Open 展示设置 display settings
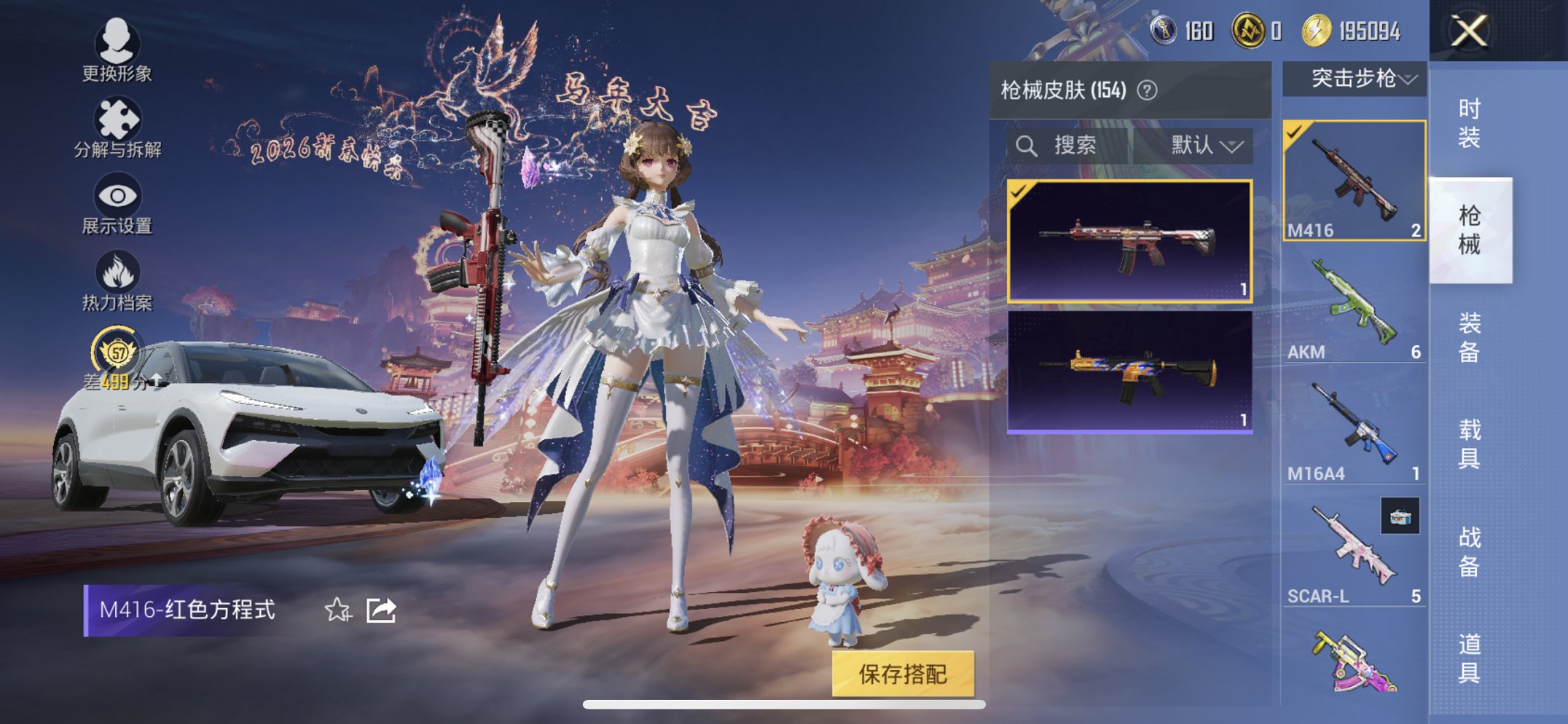 [x=117, y=194]
